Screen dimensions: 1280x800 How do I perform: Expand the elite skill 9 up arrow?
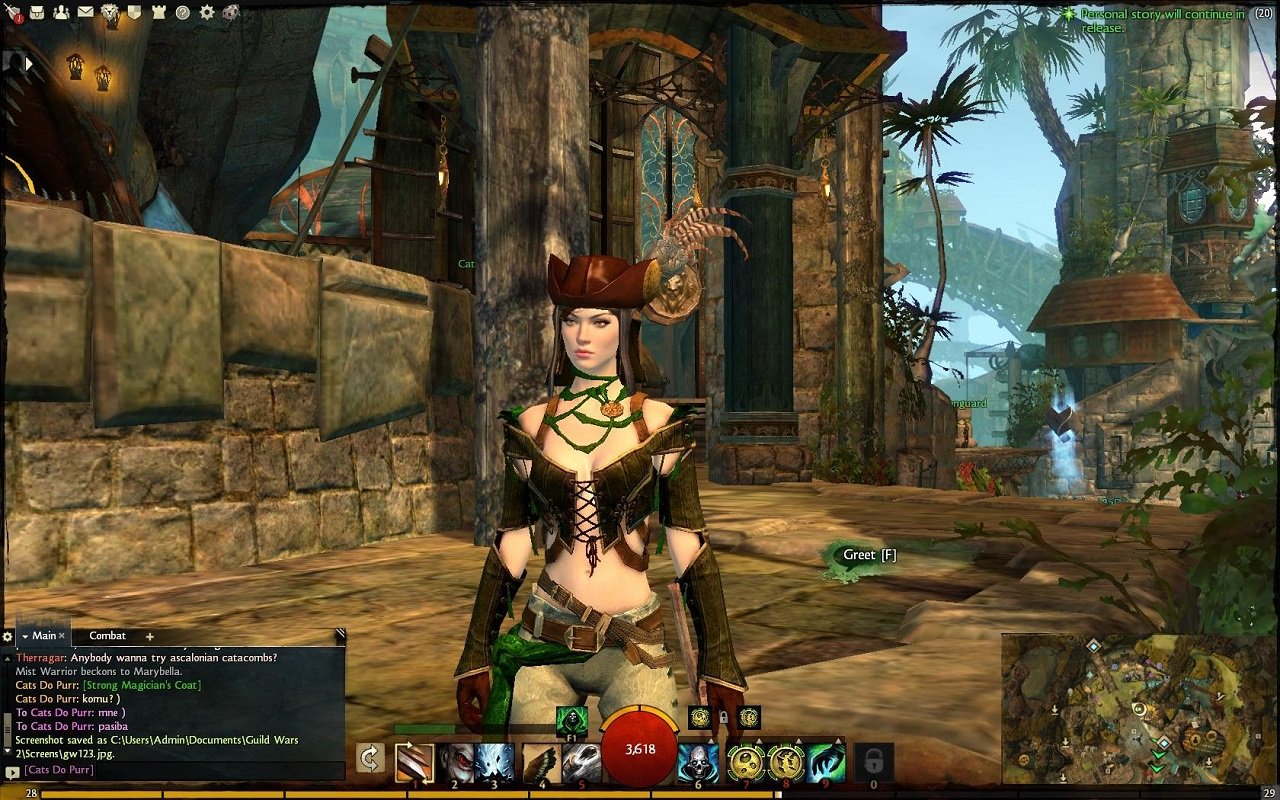point(838,740)
